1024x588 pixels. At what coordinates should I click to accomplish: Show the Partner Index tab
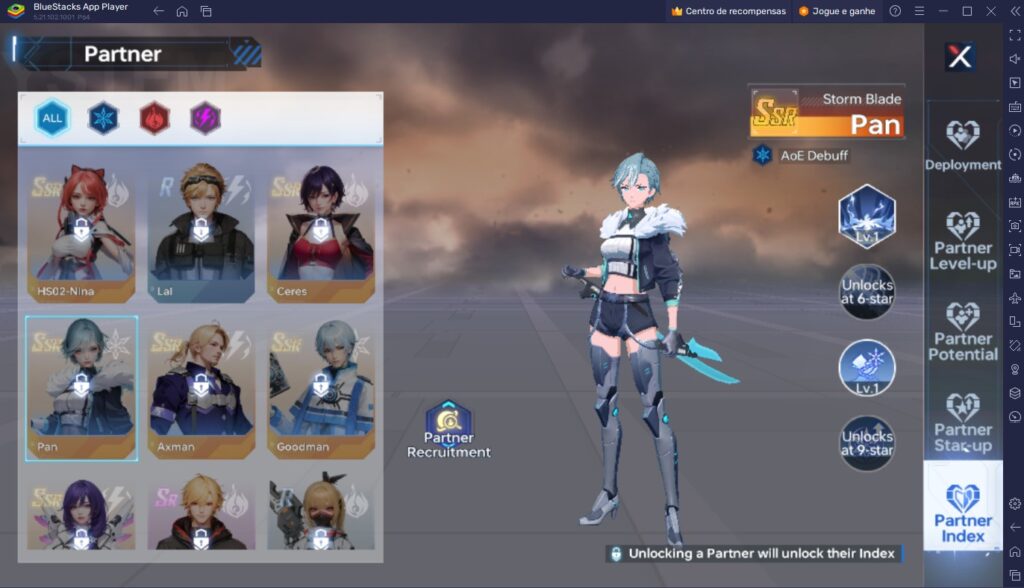tap(963, 512)
